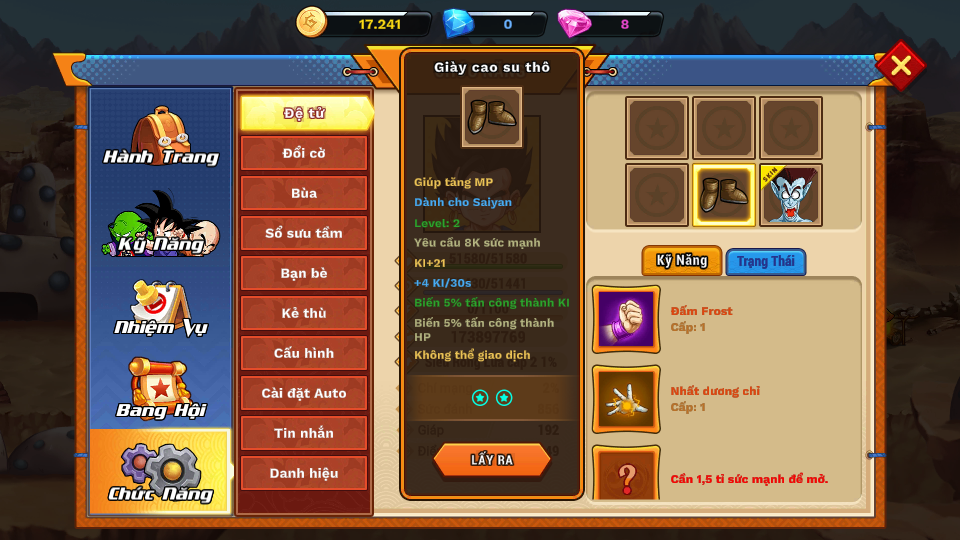The image size is (960, 540).
Task: Show the Bạn bè friends list
Action: (x=304, y=273)
